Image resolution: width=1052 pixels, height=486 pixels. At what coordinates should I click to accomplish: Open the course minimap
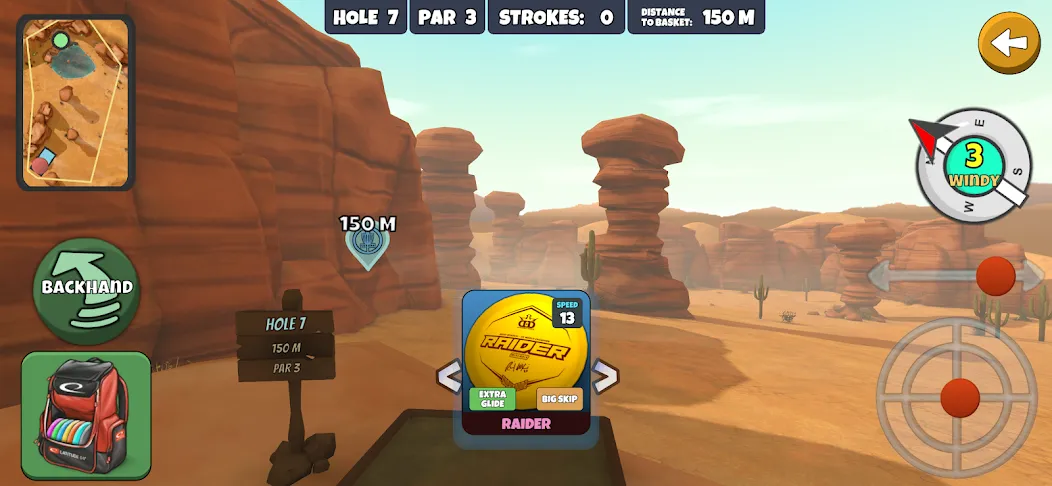coord(75,102)
